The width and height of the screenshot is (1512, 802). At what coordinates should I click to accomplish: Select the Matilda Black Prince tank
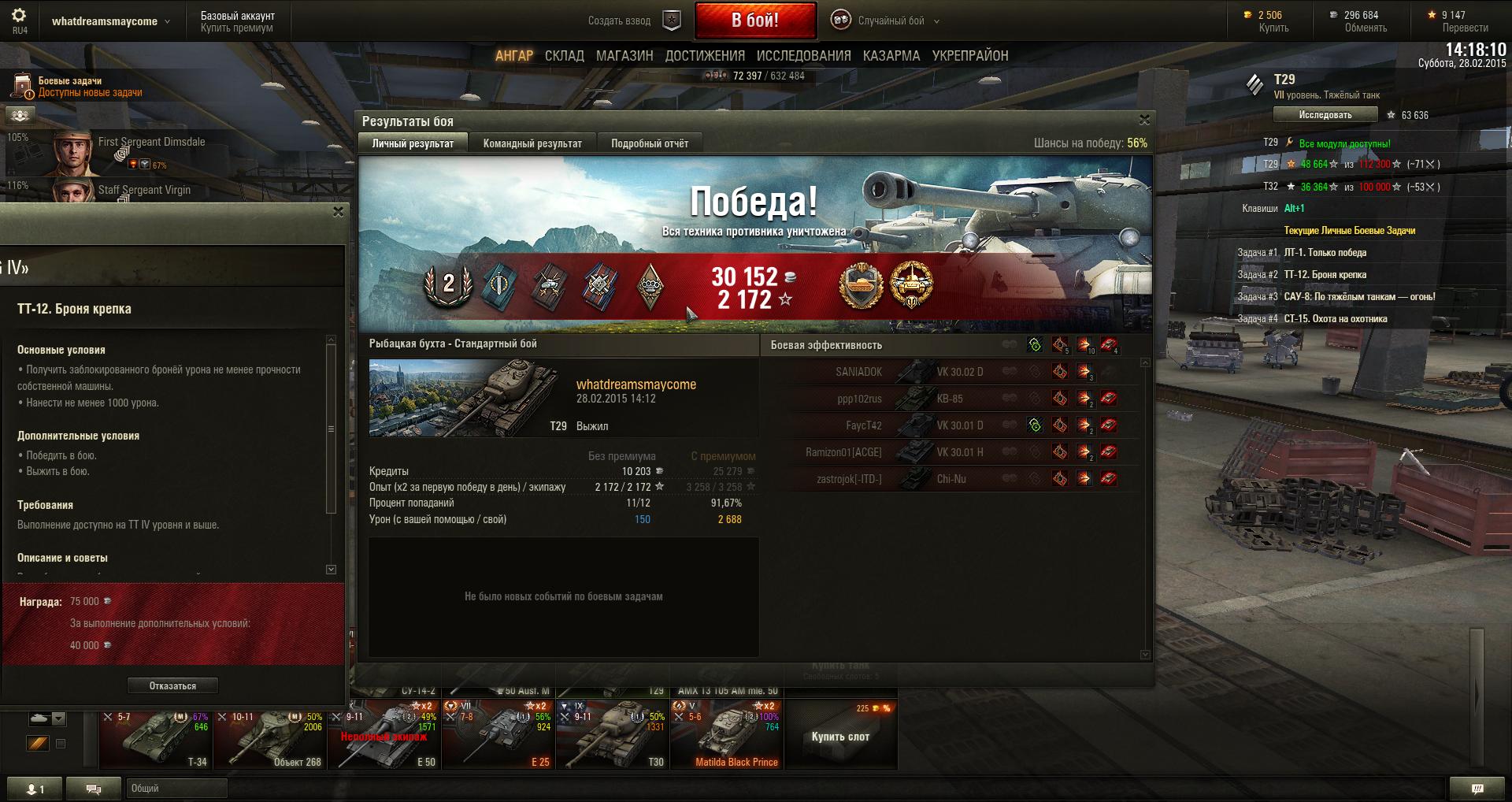[726, 734]
